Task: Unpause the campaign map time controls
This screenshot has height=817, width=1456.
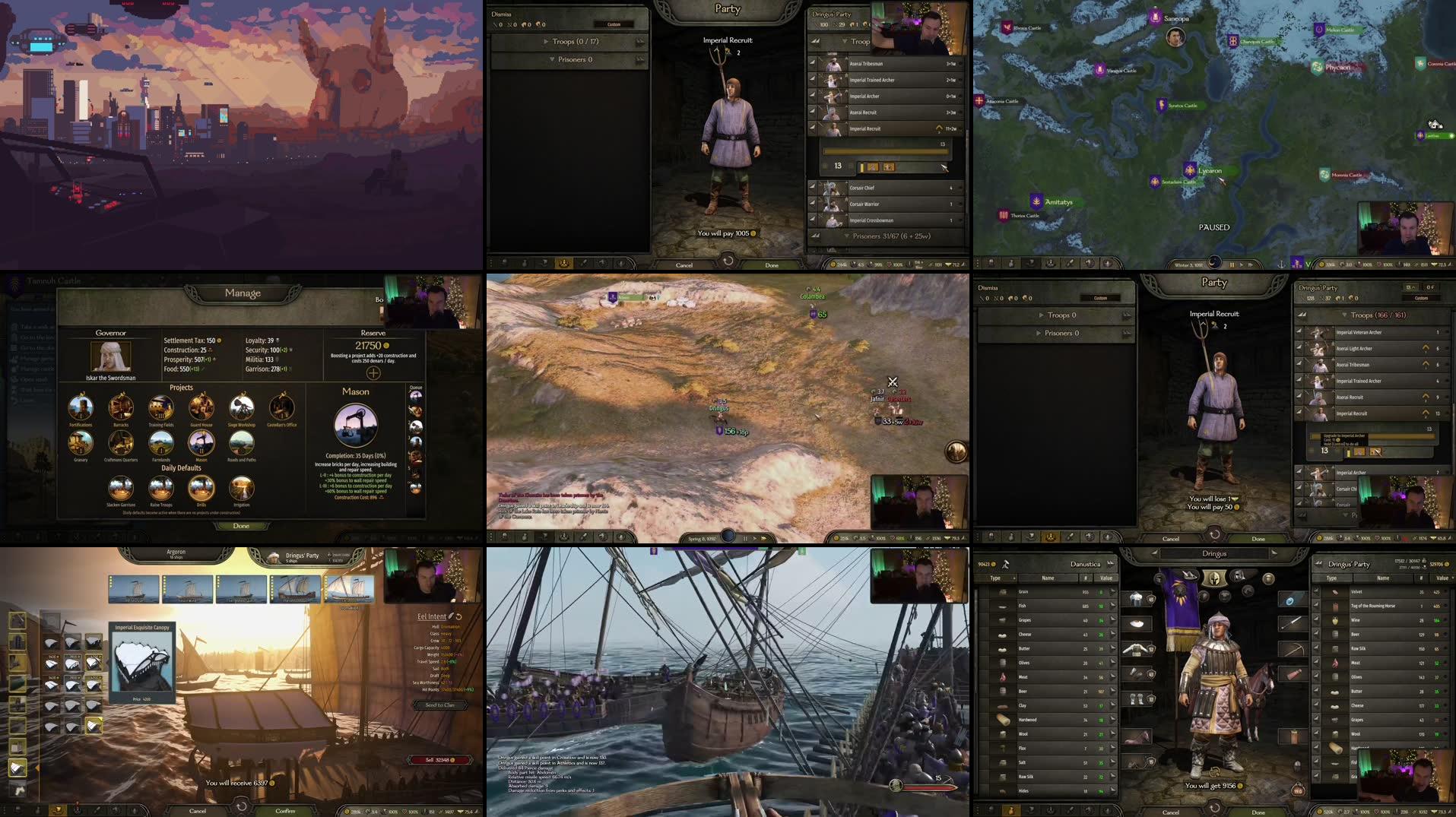Action: pos(1242,264)
